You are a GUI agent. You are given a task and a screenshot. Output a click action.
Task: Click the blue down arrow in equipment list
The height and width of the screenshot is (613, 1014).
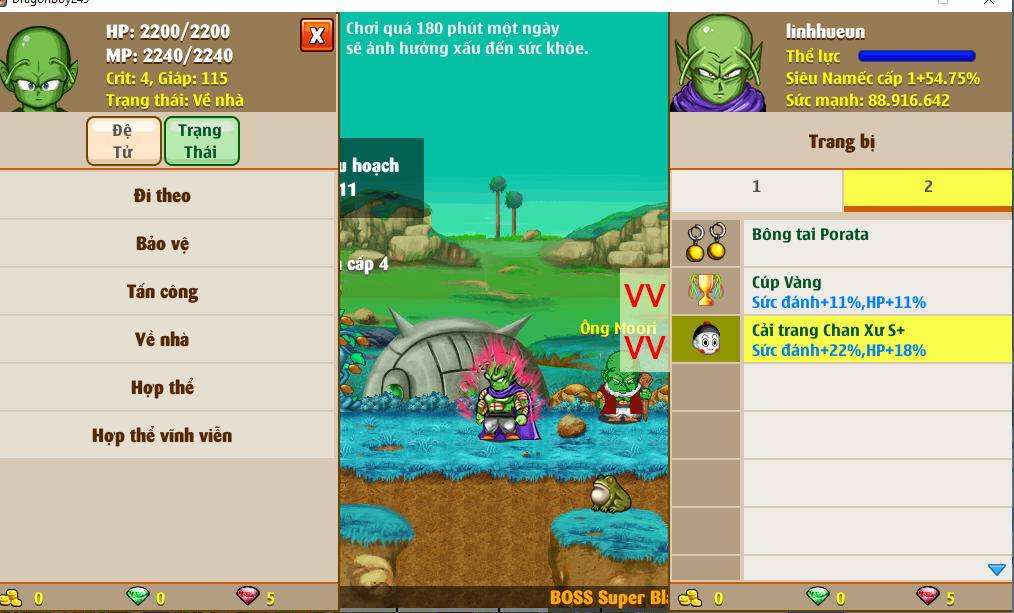996,570
